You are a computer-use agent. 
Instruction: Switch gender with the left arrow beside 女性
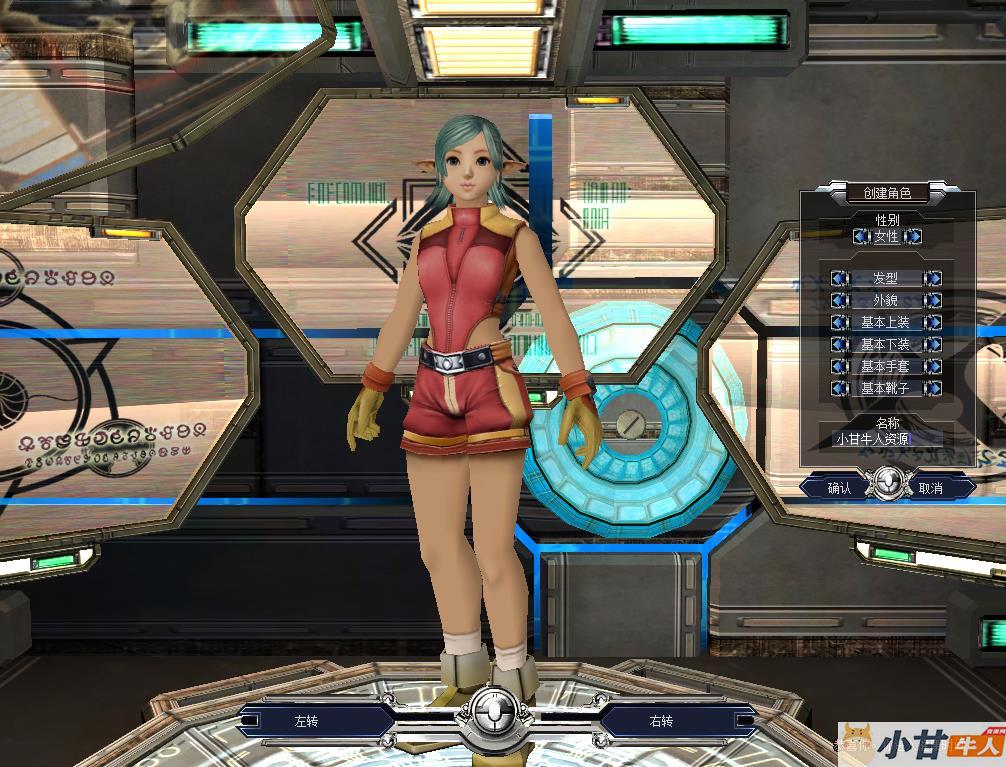(861, 237)
